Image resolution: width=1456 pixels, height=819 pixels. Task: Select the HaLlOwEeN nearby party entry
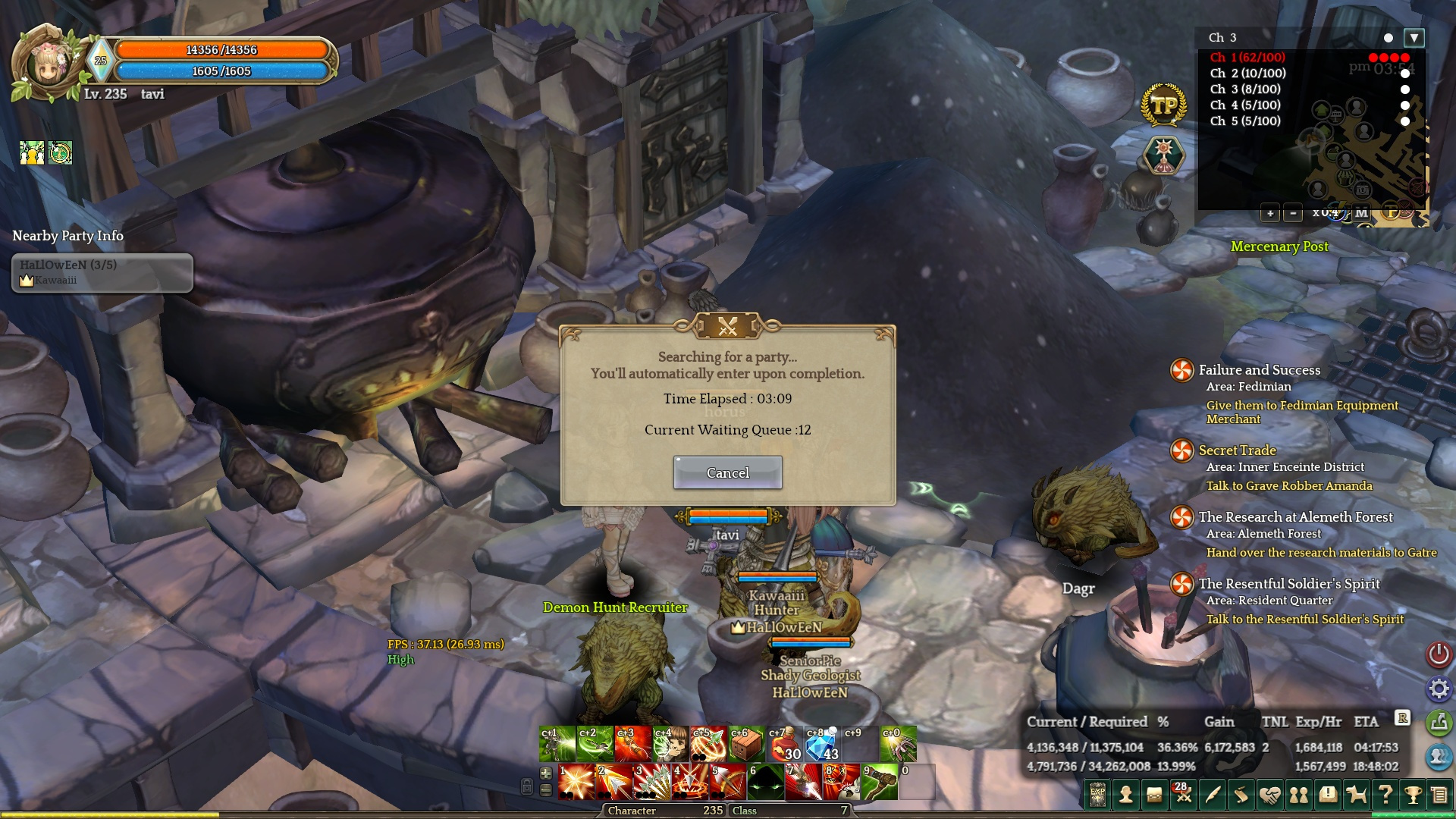[x=102, y=272]
